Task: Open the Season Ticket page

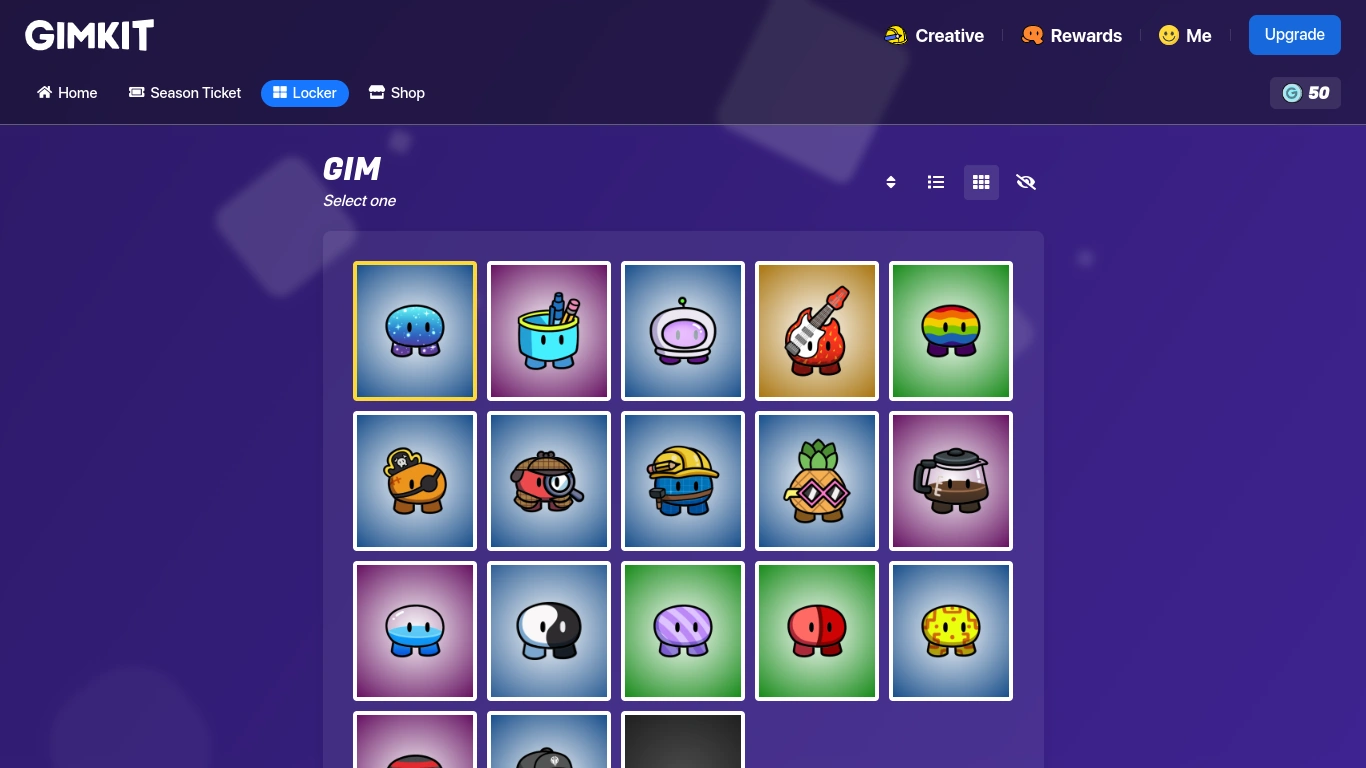Action: [184, 92]
